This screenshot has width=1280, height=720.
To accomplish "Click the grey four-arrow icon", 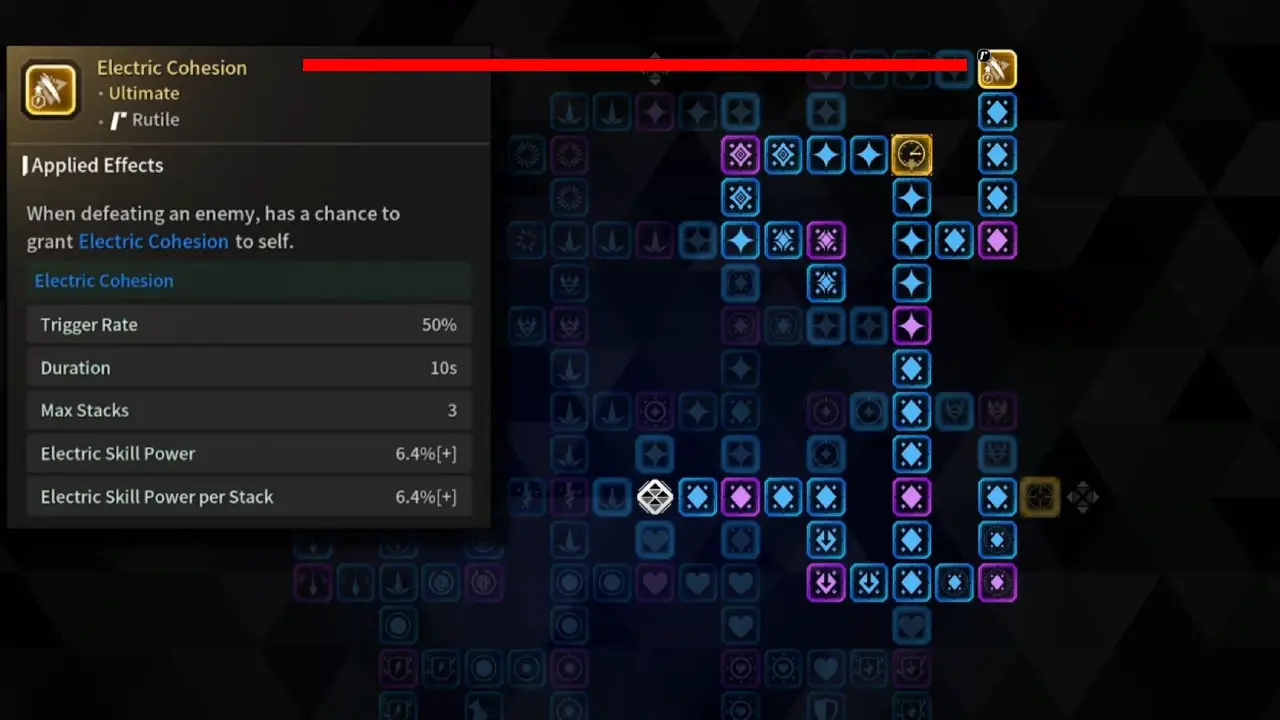I will (x=1083, y=497).
